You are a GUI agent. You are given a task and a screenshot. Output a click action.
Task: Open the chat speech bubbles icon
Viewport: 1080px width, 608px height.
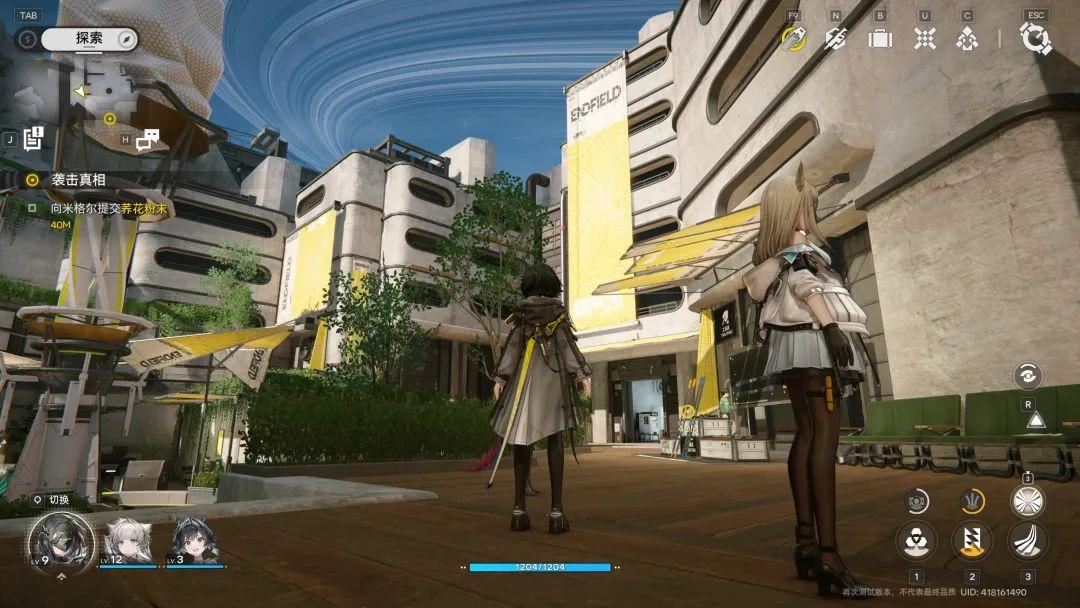(147, 139)
